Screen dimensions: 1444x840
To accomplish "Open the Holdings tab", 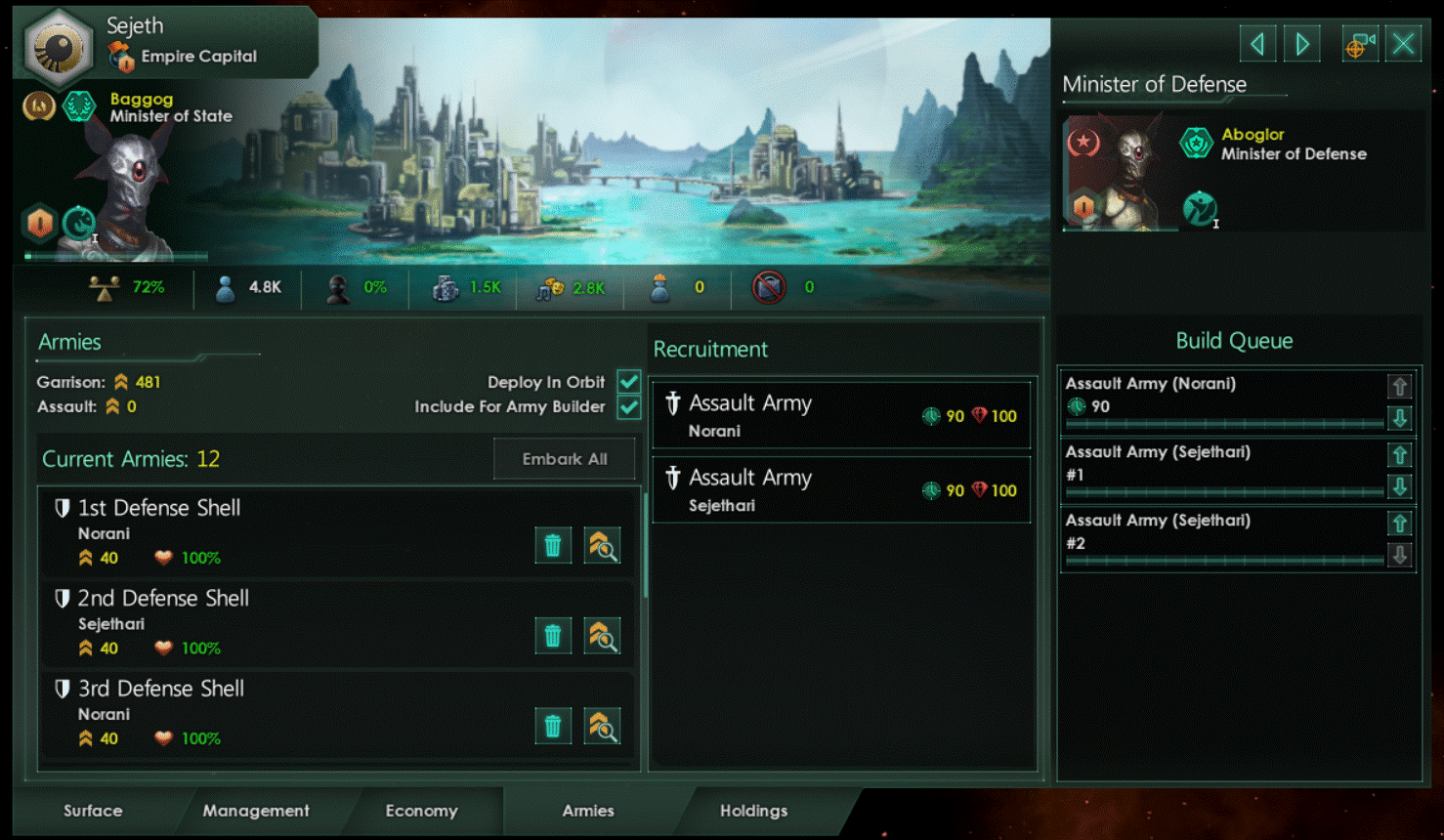I will 753,811.
